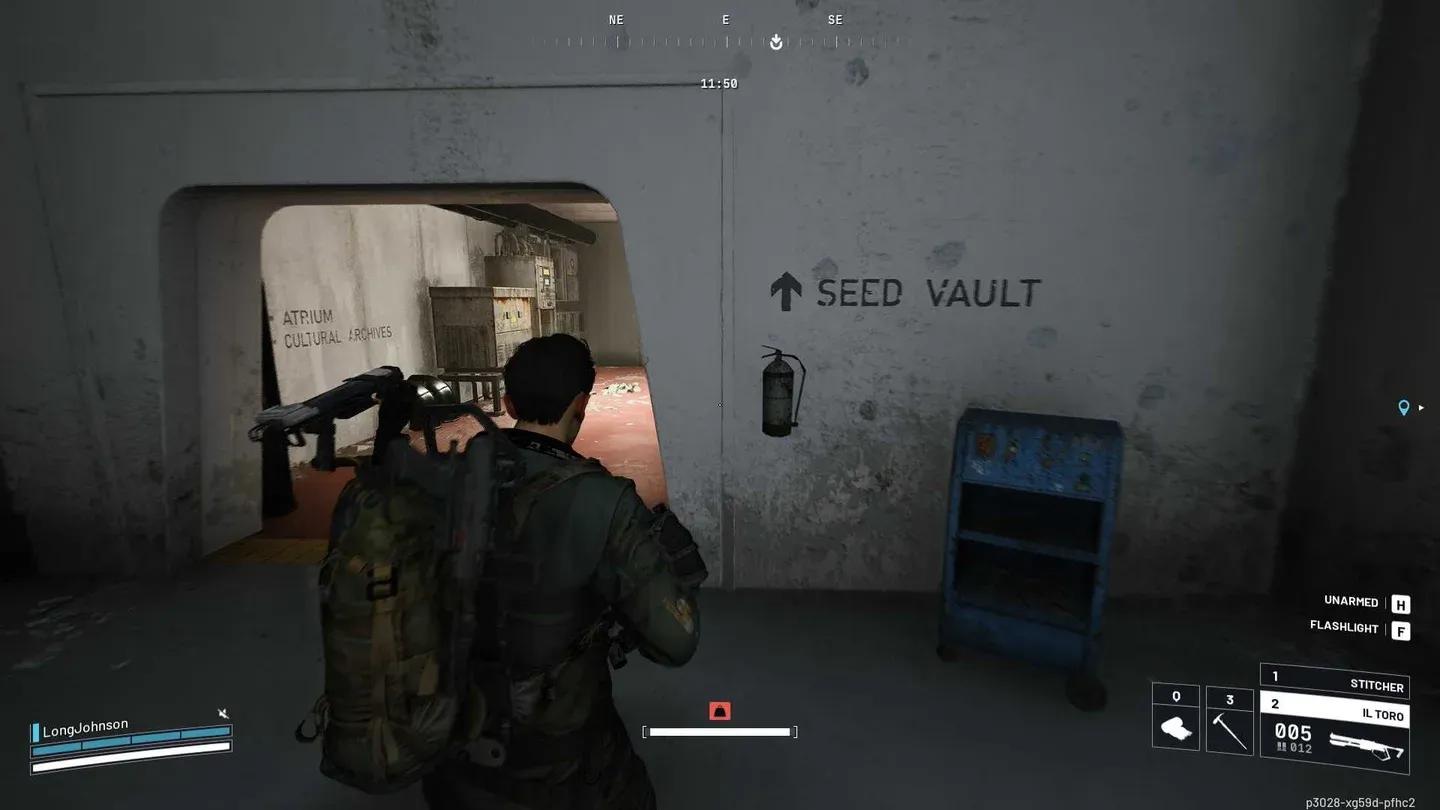
Task: Click the red objective marker above the progress bar
Action: (719, 711)
